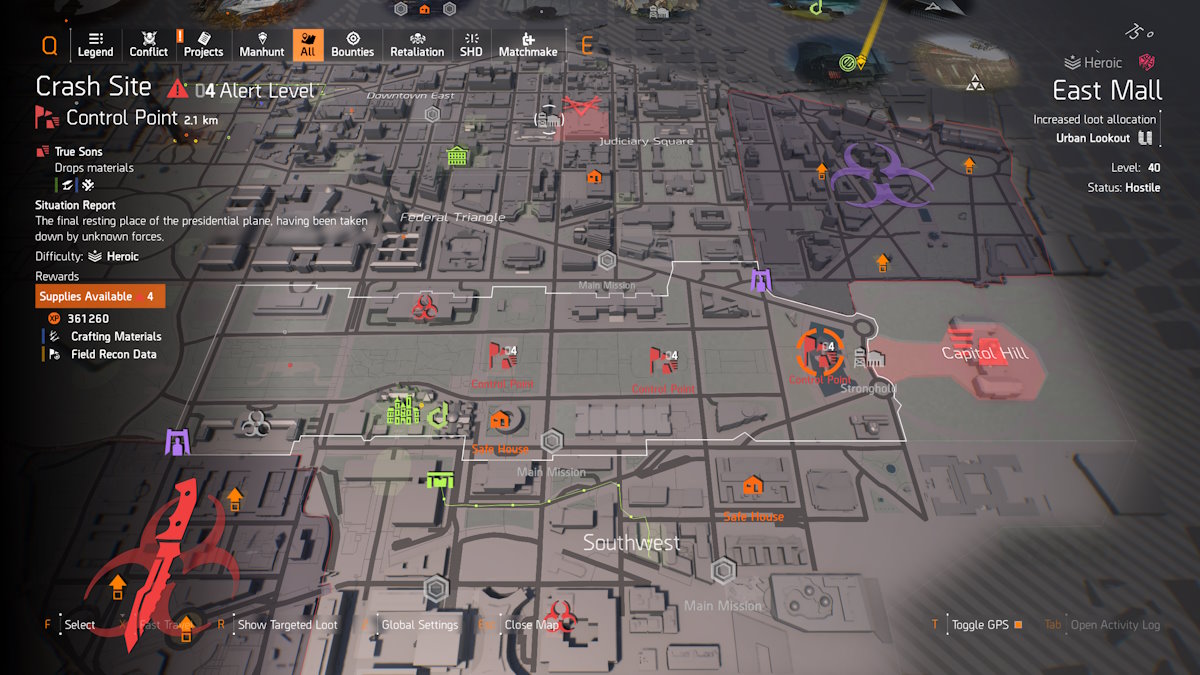
Task: Select the SHD tab
Action: coord(471,44)
